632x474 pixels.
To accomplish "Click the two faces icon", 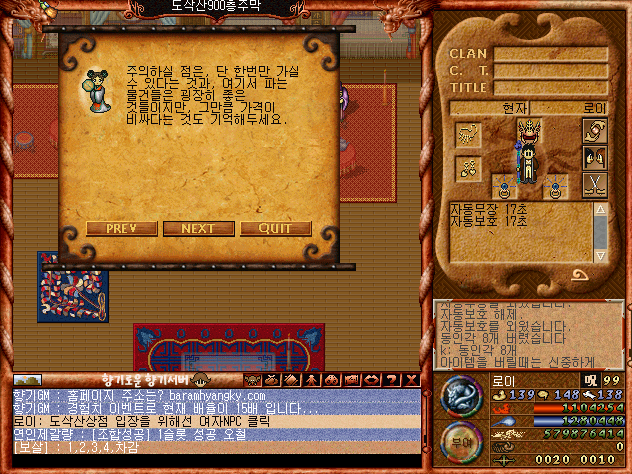I will point(593,157).
